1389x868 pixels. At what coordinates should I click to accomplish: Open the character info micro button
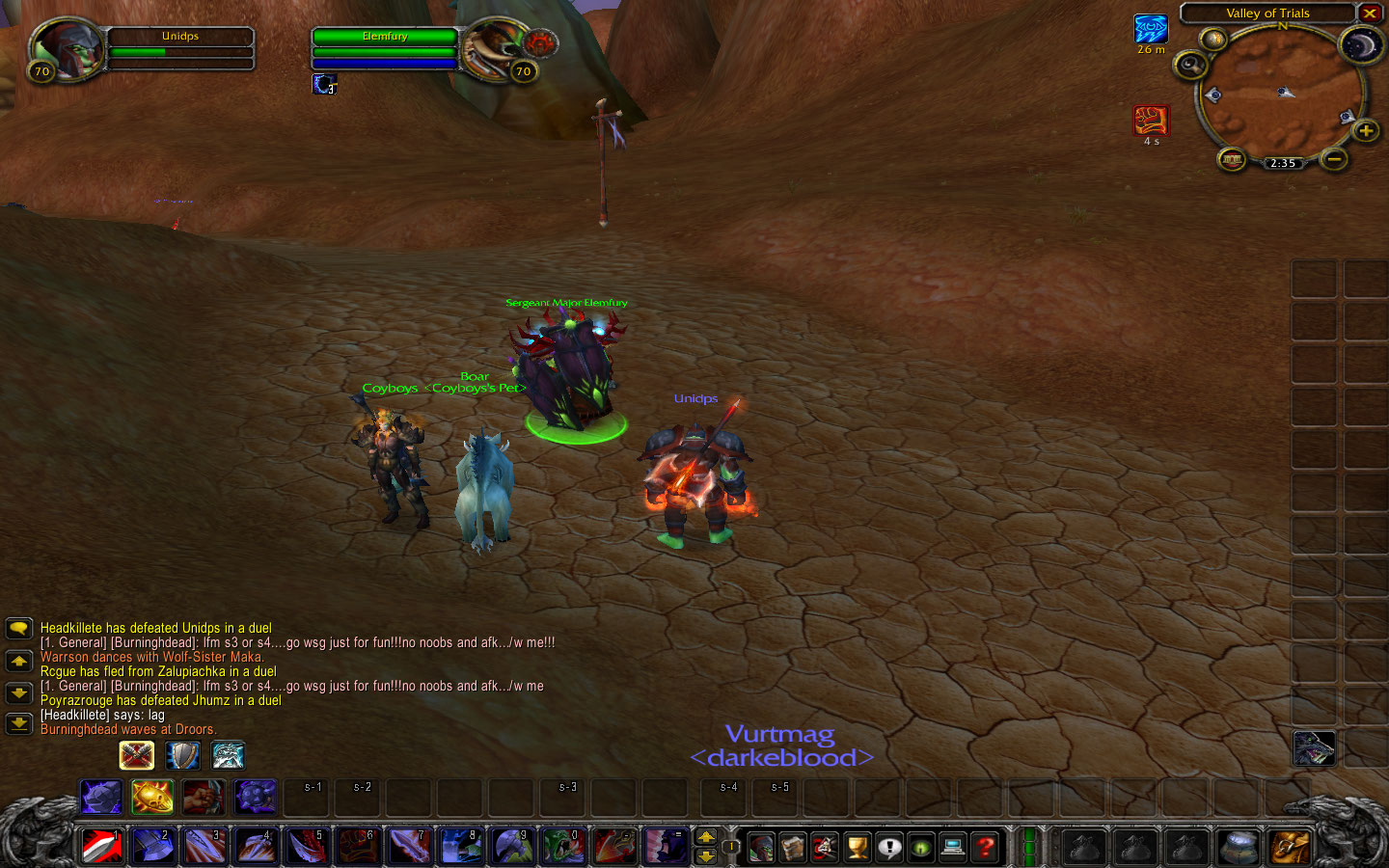[x=761, y=848]
